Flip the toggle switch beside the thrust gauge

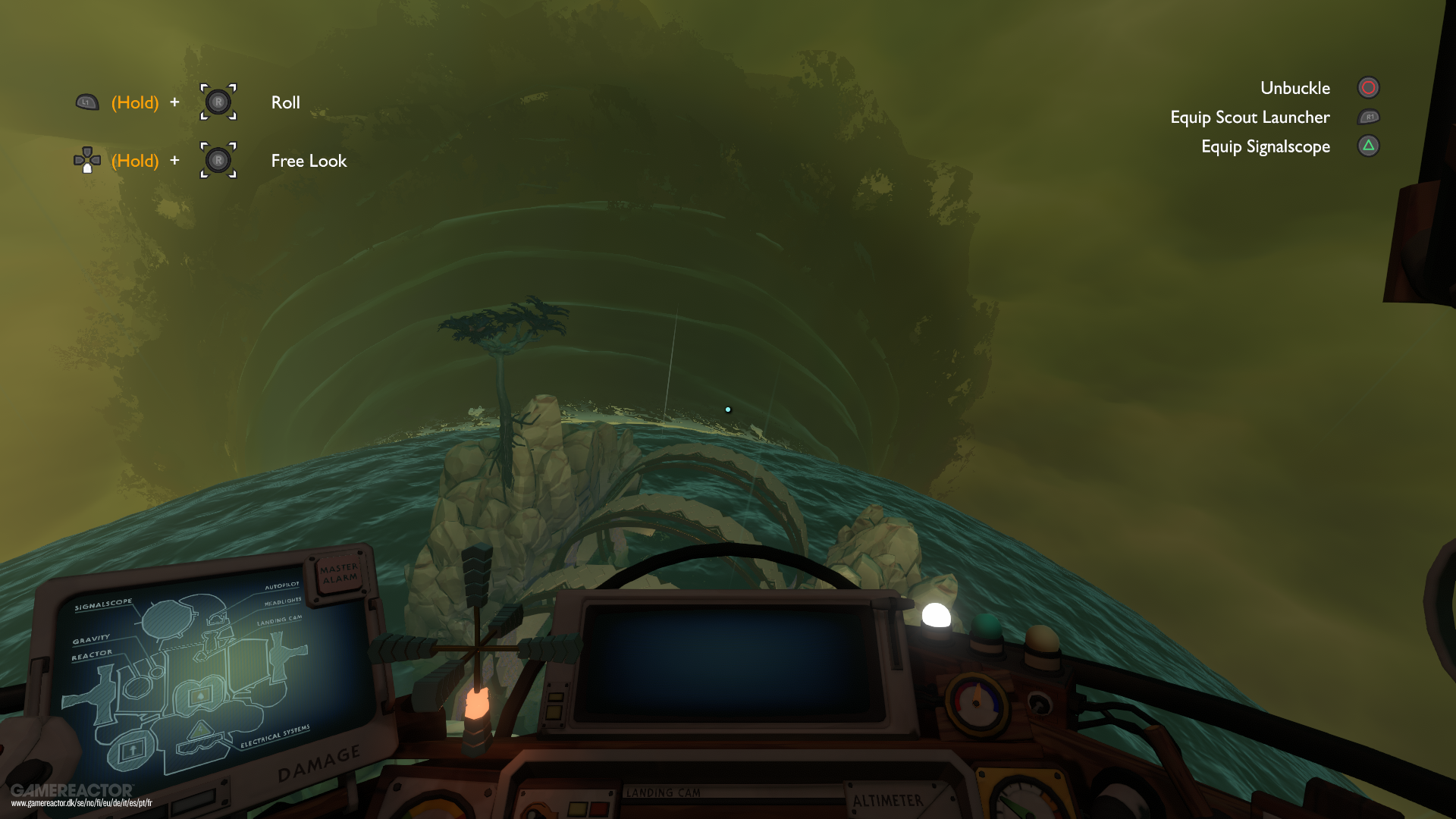click(x=1040, y=705)
